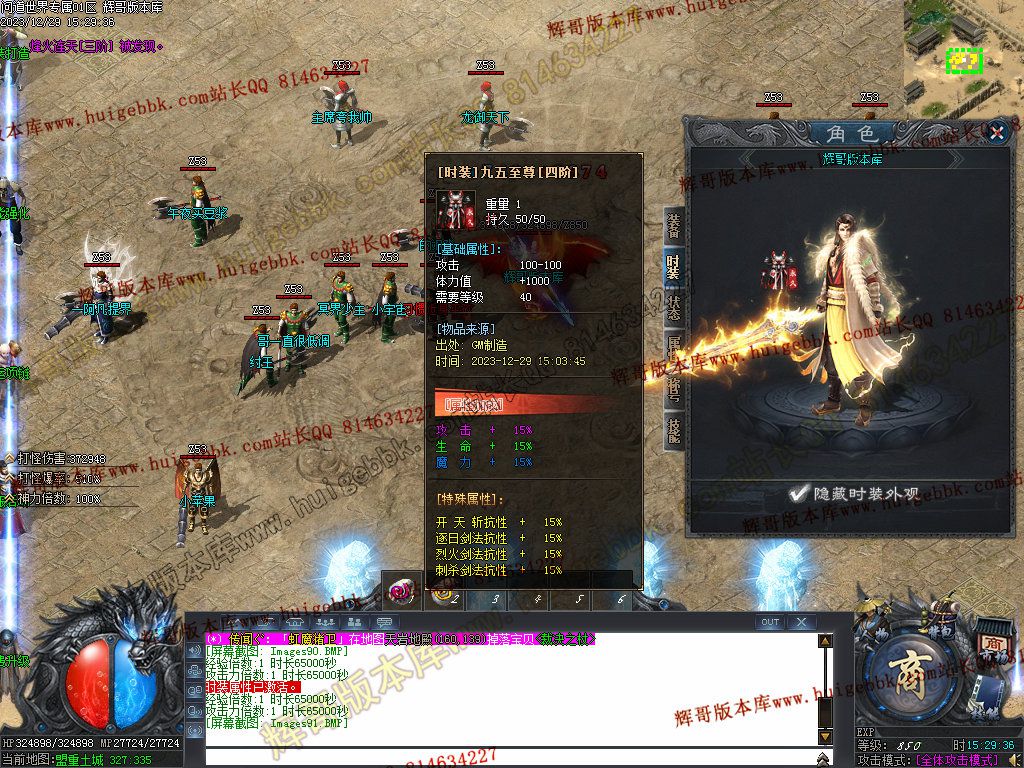Click the speaker chat filter button

(x=194, y=651)
